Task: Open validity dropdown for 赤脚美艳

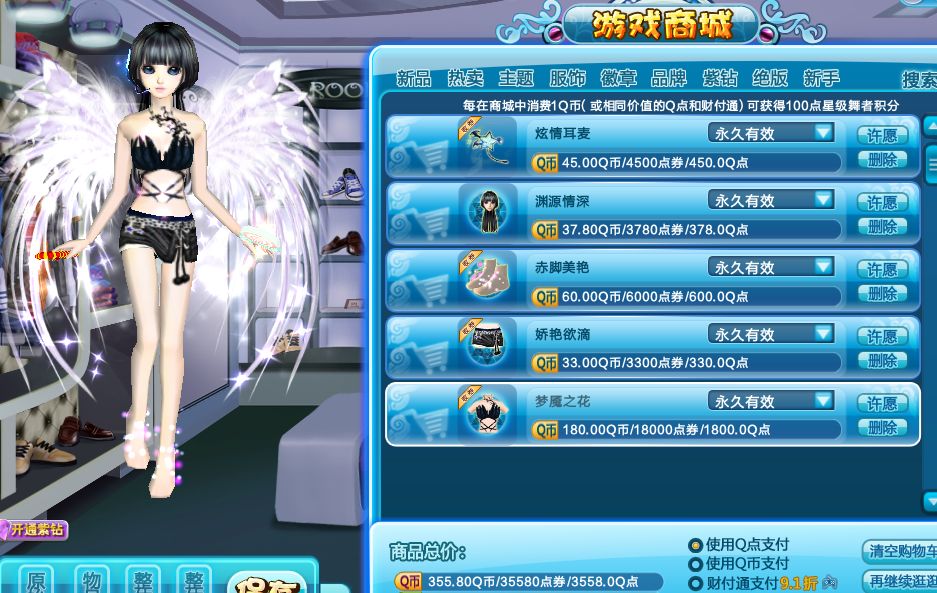Action: (823, 267)
